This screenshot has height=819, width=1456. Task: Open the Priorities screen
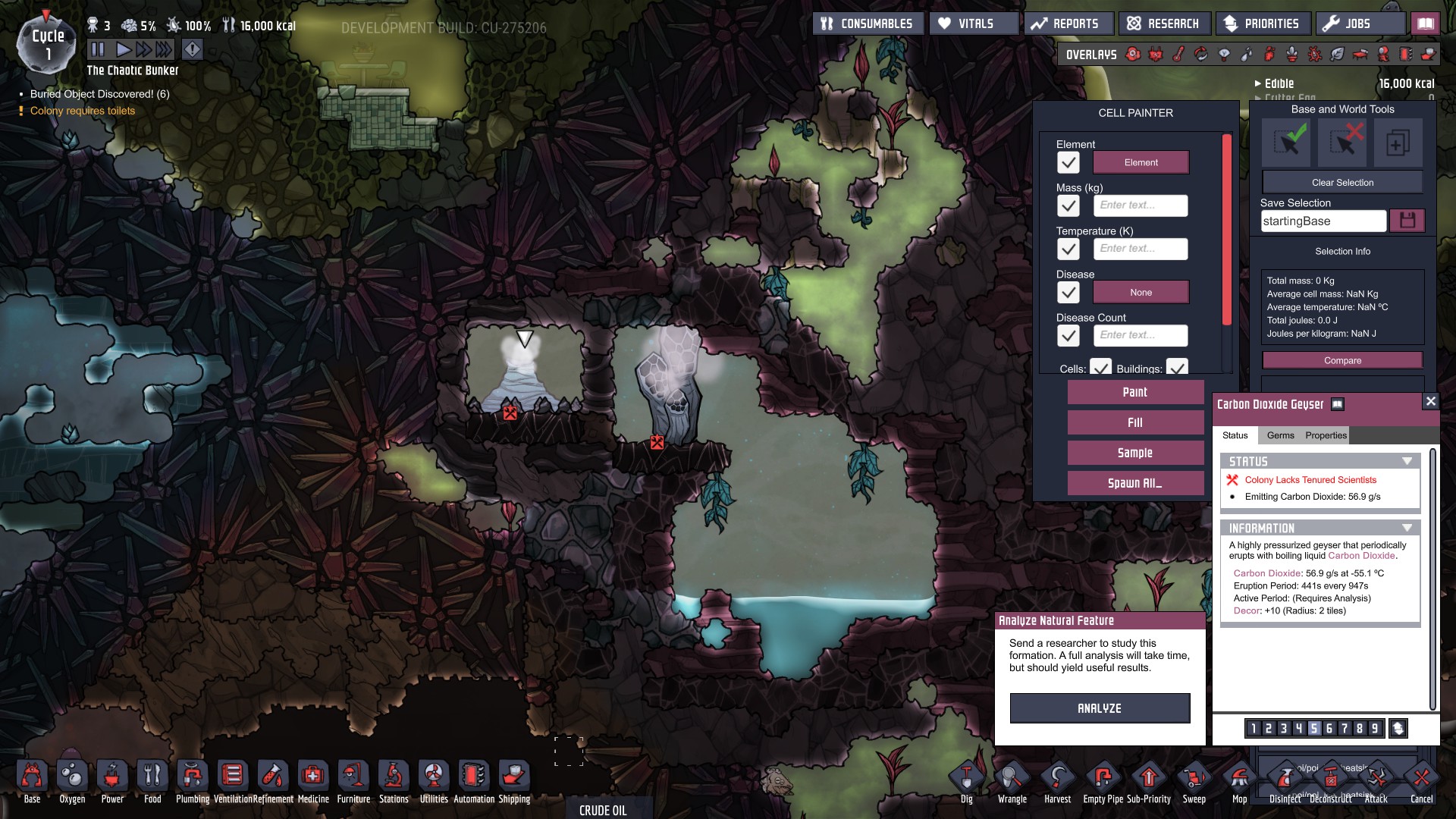pyautogui.click(x=1263, y=24)
